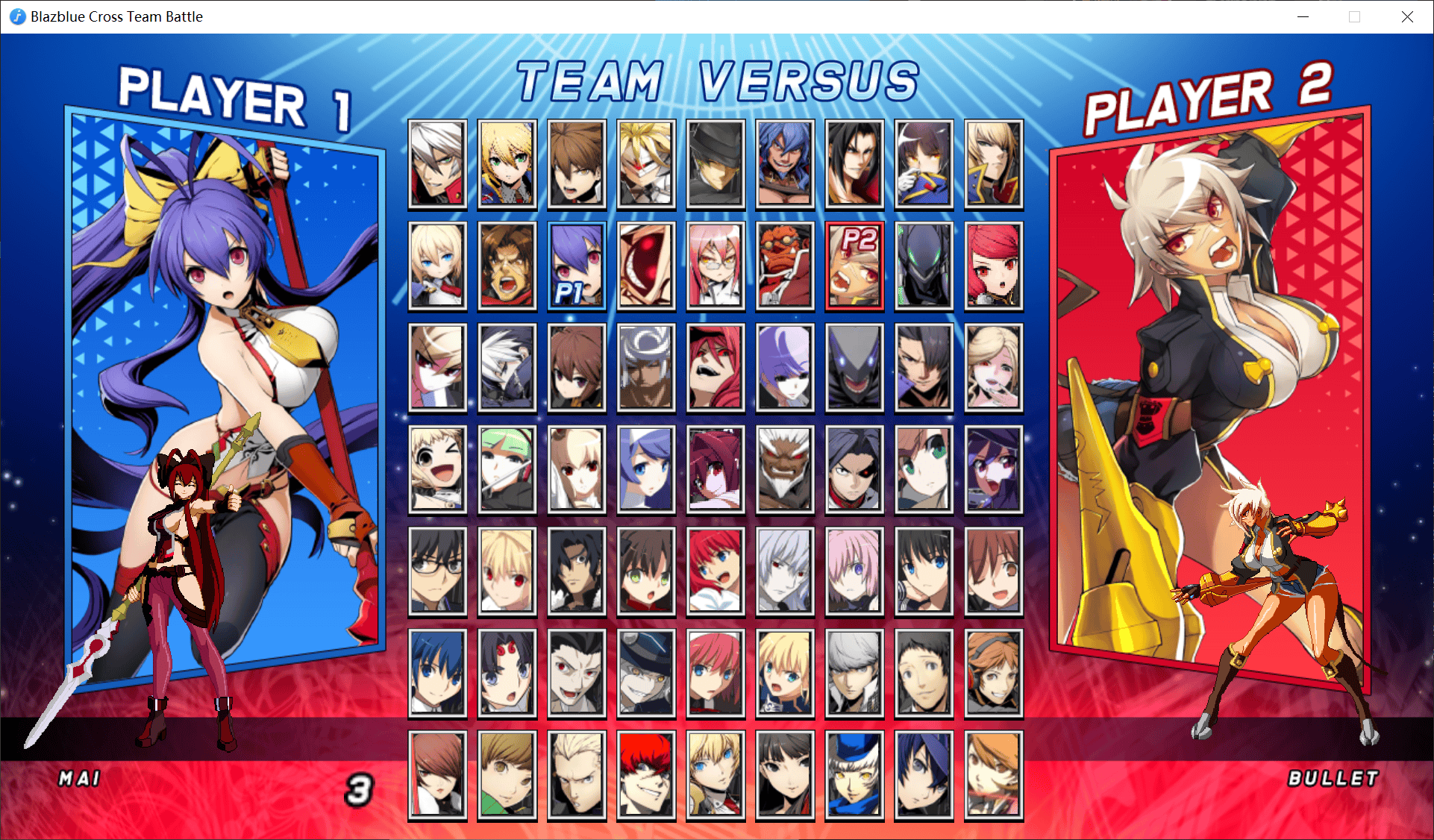Pick Yu Narukami's grey-haired portrait

click(854, 673)
